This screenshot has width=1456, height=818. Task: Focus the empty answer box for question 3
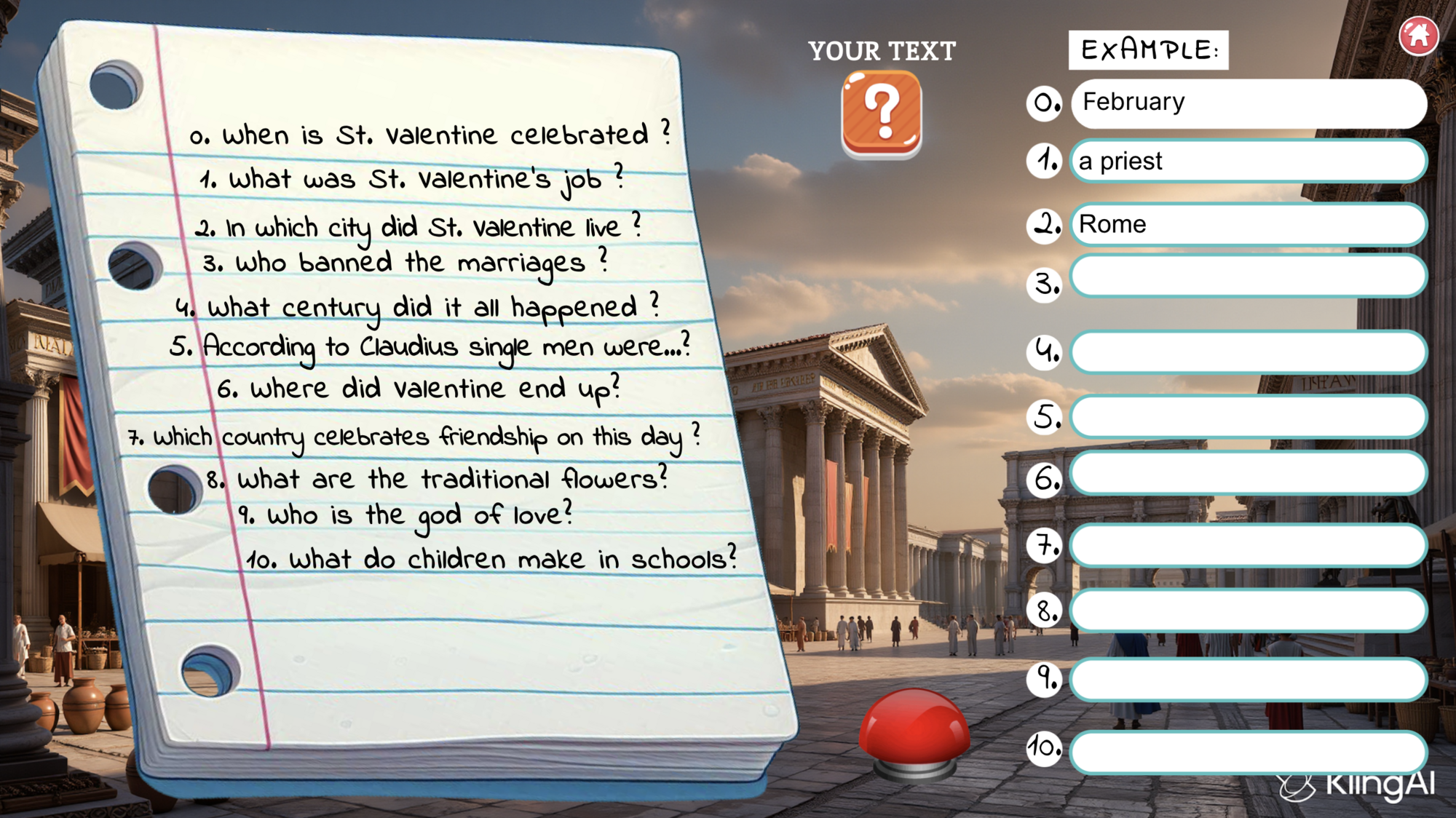click(x=1248, y=277)
